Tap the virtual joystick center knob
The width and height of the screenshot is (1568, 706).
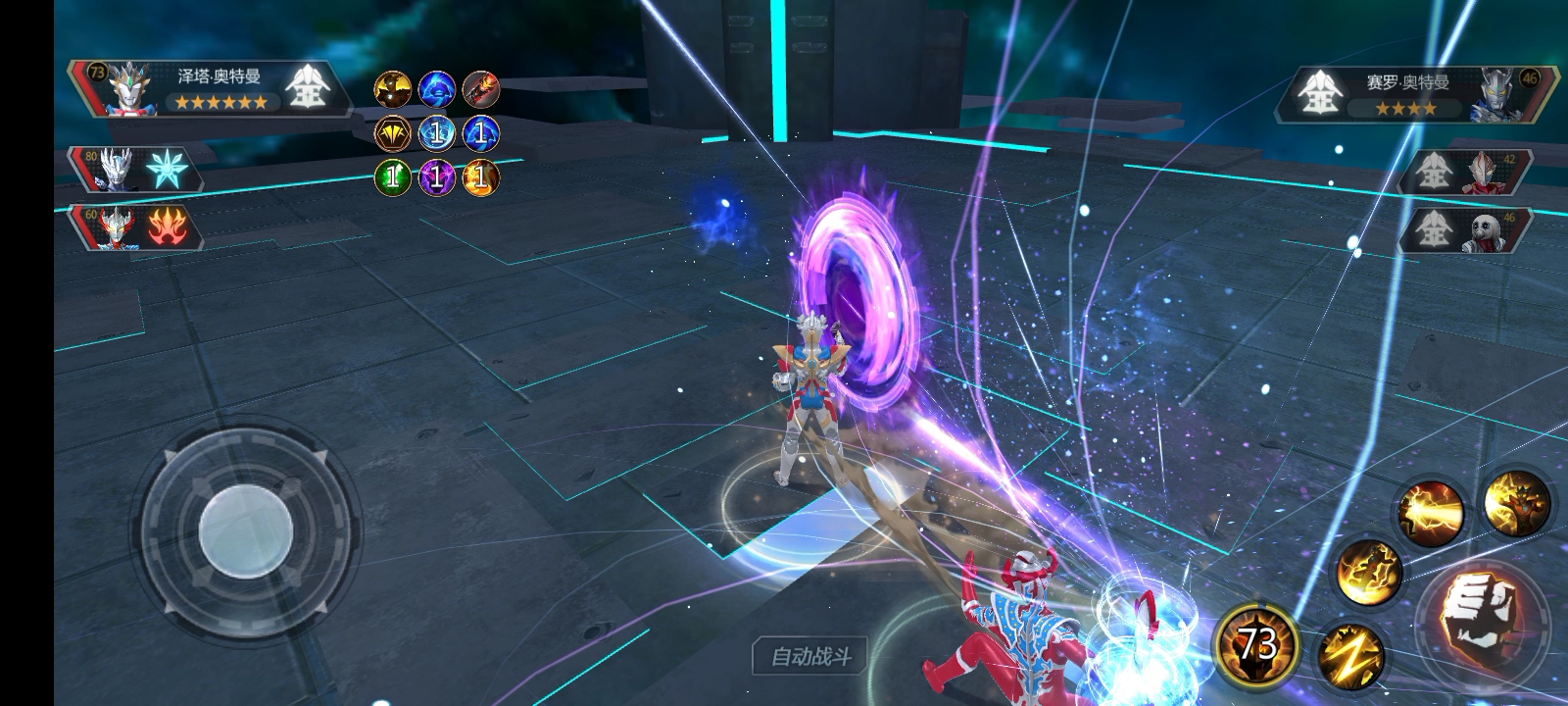[245, 533]
